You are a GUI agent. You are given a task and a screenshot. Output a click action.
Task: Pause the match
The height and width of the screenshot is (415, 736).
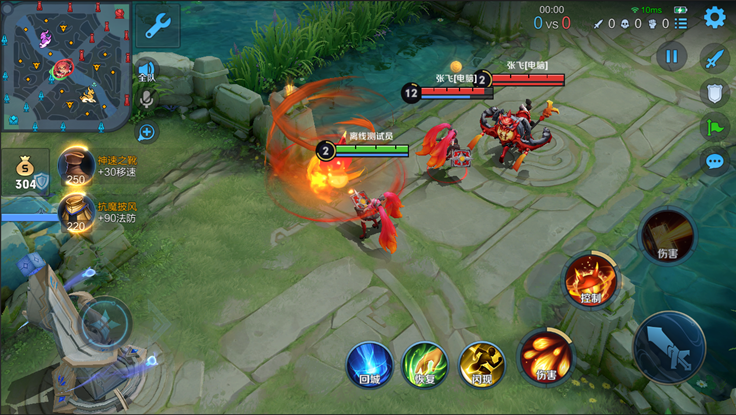671,56
